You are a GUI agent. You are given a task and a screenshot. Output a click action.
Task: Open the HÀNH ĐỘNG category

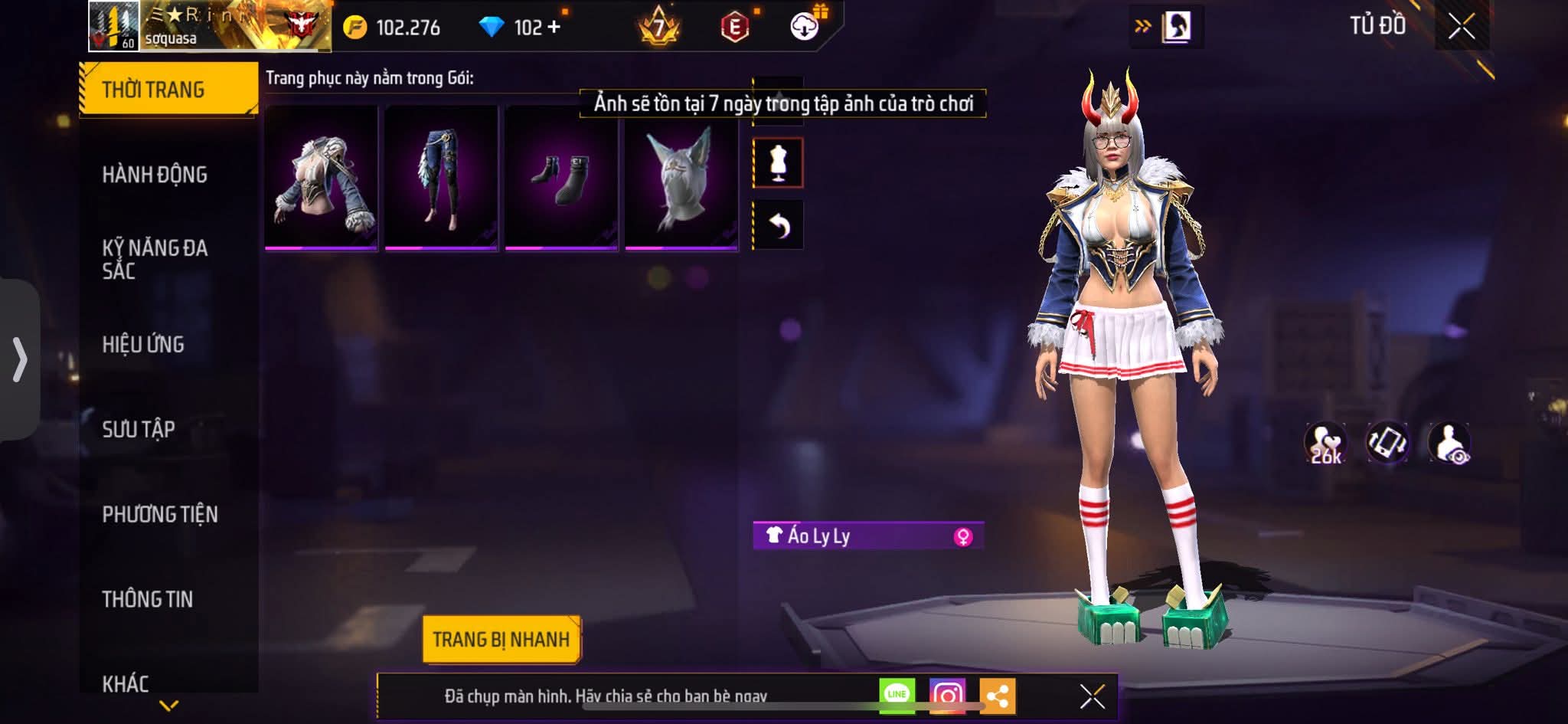pyautogui.click(x=155, y=175)
